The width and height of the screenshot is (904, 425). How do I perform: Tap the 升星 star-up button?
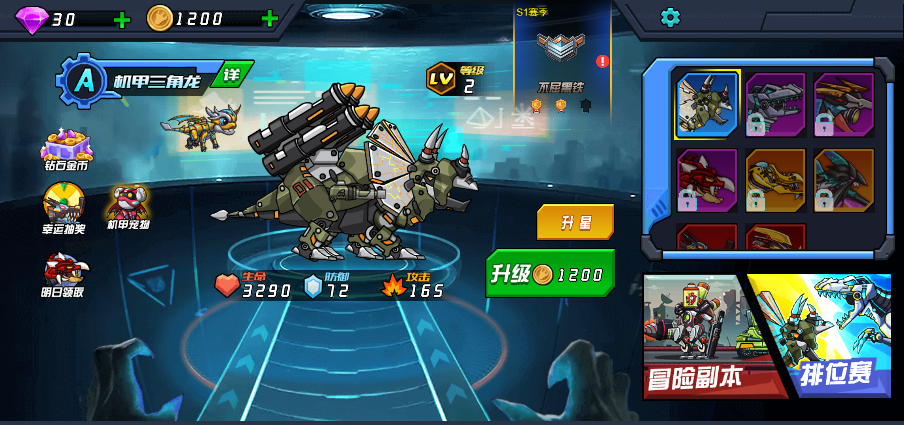pyautogui.click(x=574, y=221)
